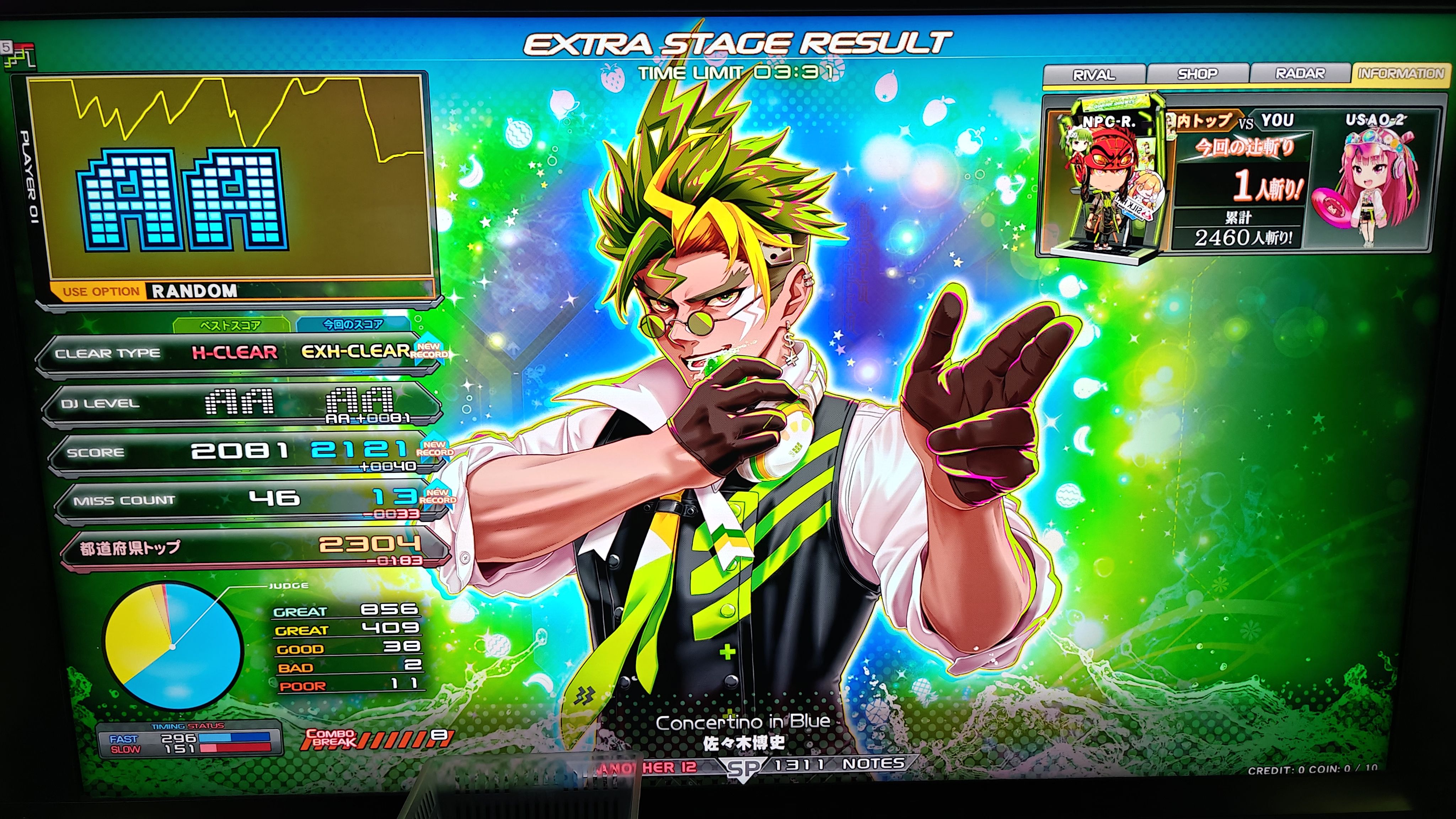Screen dimensions: 1456x819
Task: Switch to the RIVAL tab
Action: (1094, 75)
